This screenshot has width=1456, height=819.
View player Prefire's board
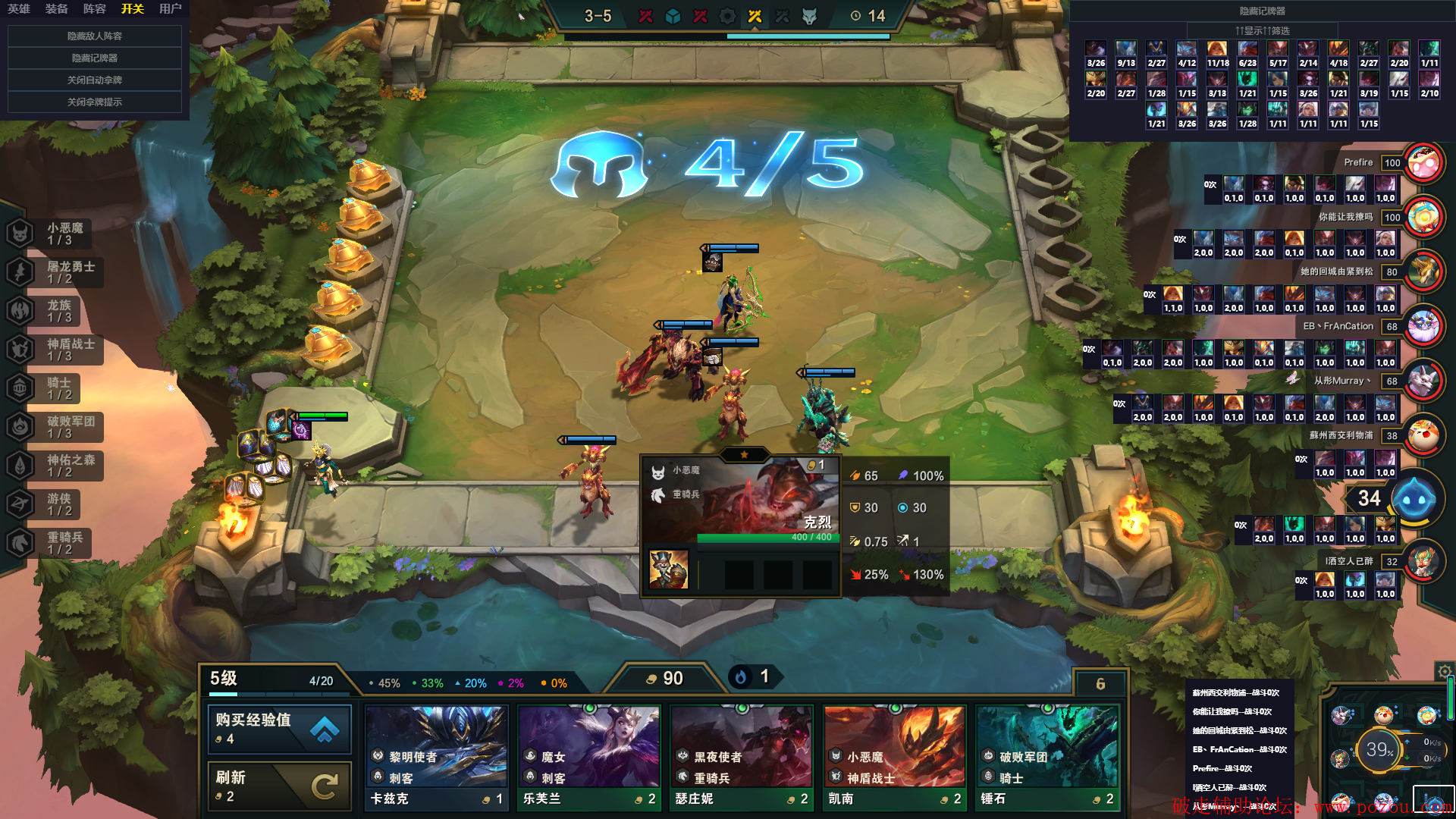coord(1423,162)
